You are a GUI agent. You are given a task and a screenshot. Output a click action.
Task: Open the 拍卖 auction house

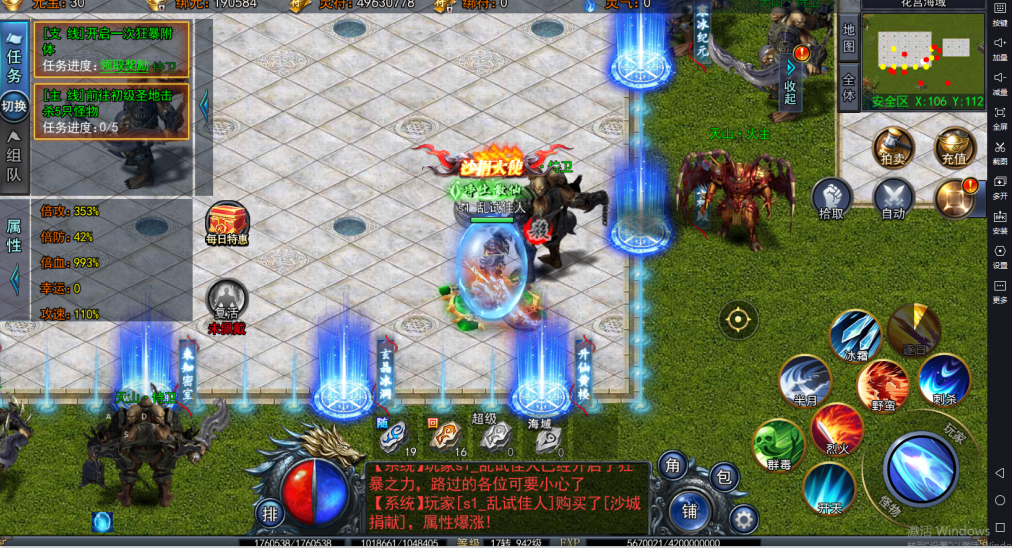[892, 147]
